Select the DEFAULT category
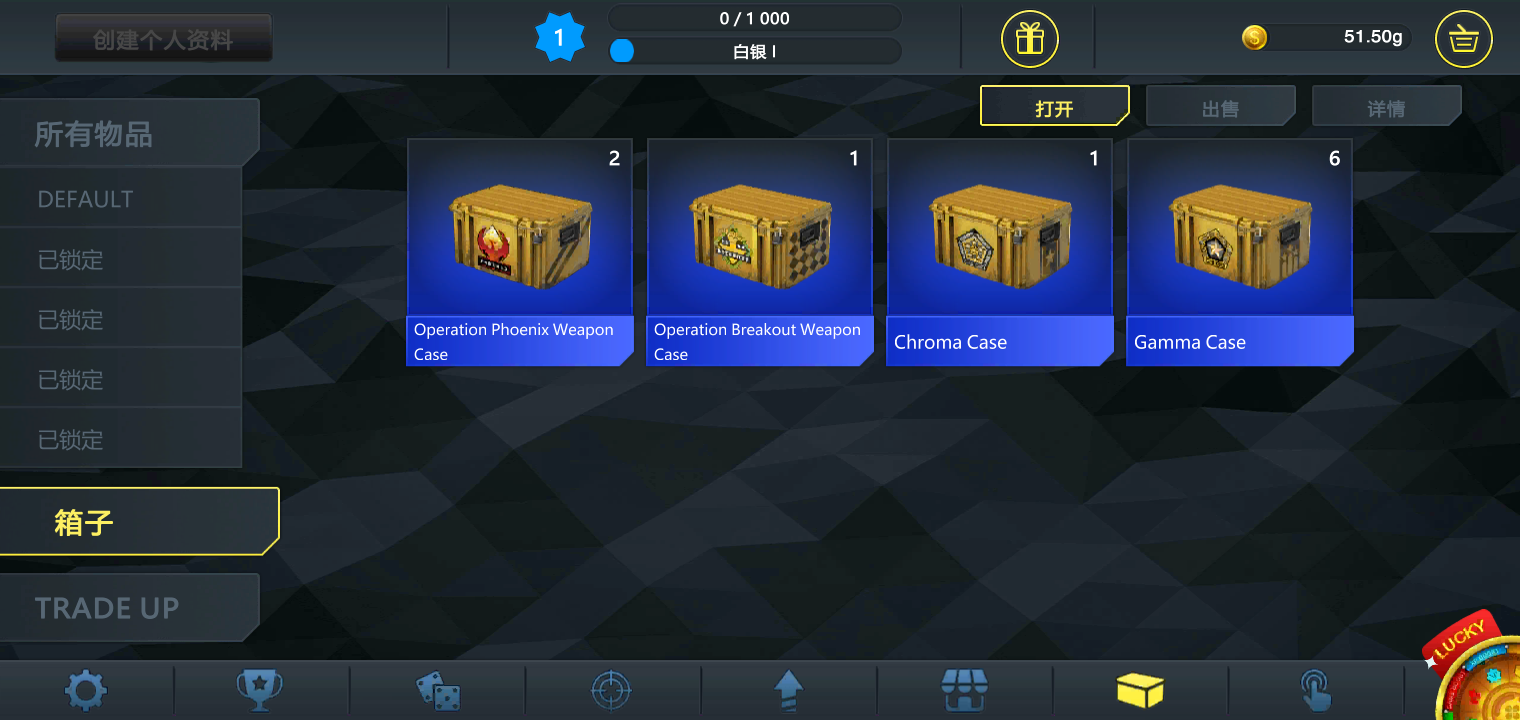Viewport: 1520px width, 720px height. pos(85,199)
